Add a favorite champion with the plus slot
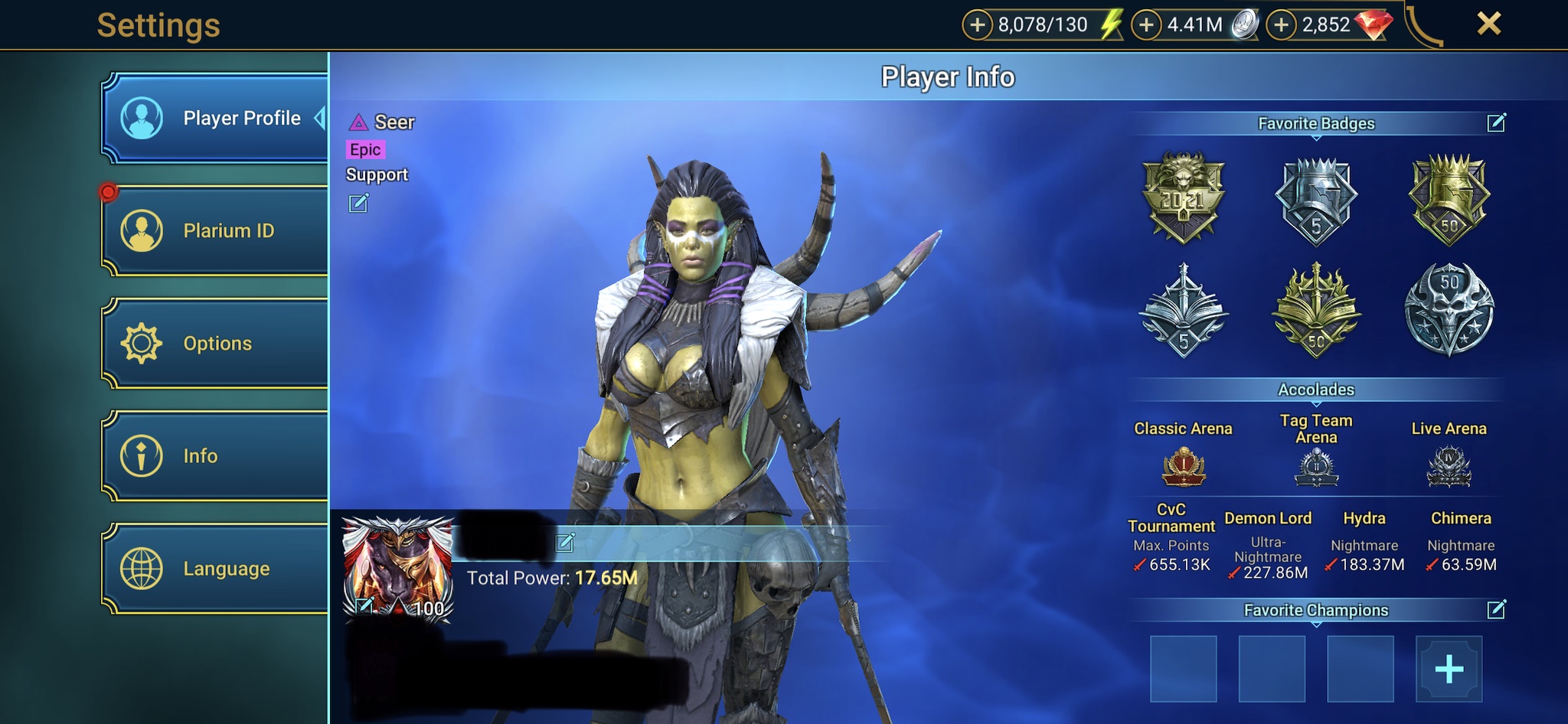1568x724 pixels. click(x=1449, y=669)
